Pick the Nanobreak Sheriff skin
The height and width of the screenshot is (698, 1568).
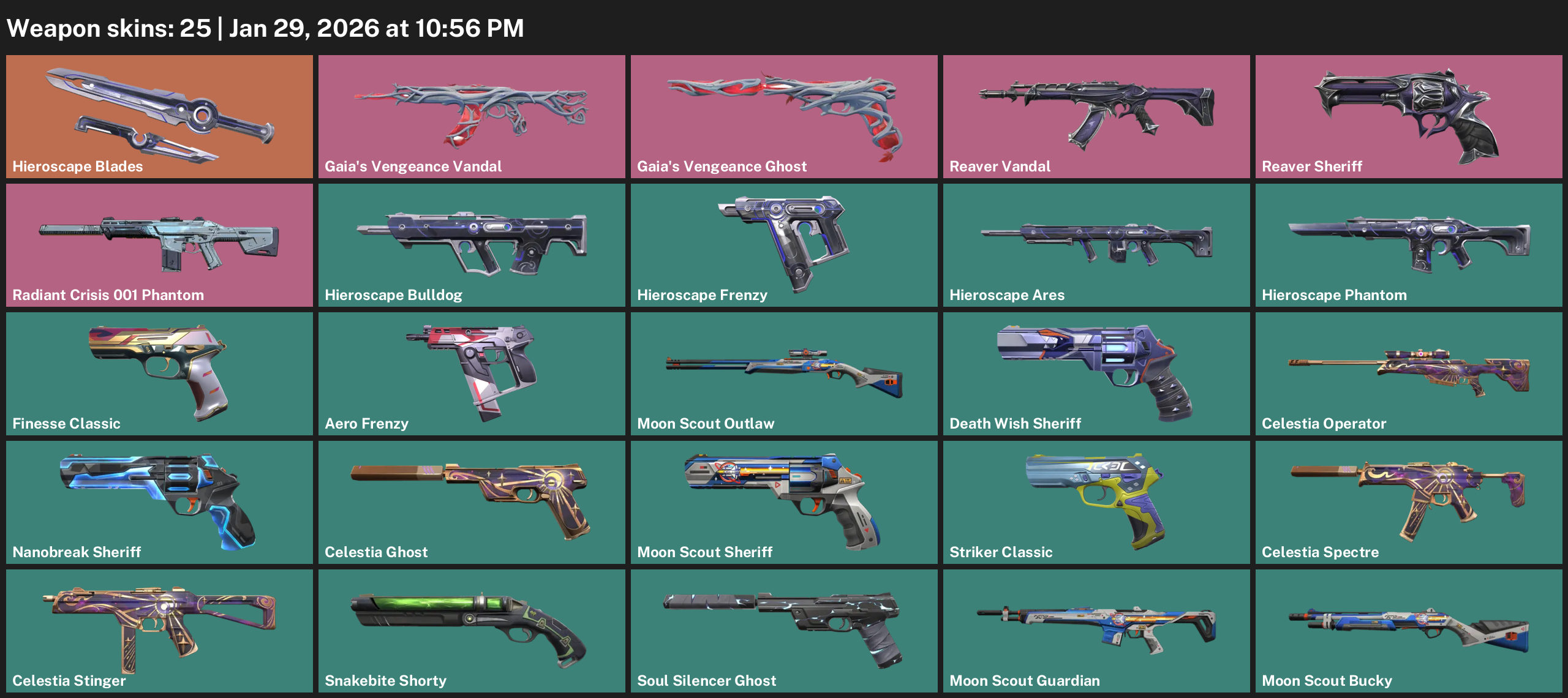click(159, 502)
